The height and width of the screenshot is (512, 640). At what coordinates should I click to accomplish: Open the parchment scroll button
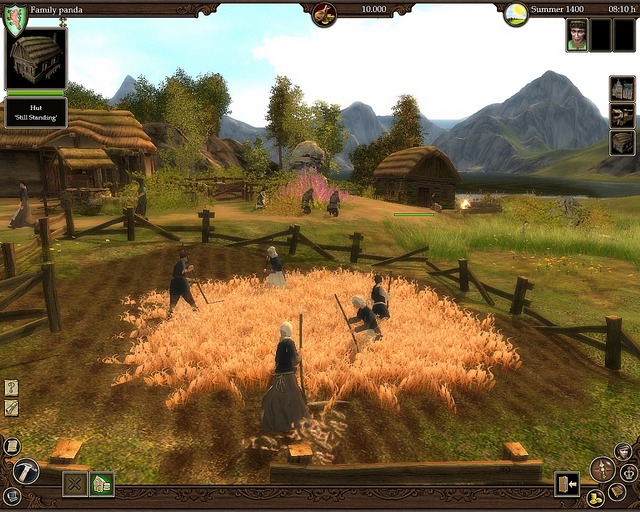click(12, 446)
